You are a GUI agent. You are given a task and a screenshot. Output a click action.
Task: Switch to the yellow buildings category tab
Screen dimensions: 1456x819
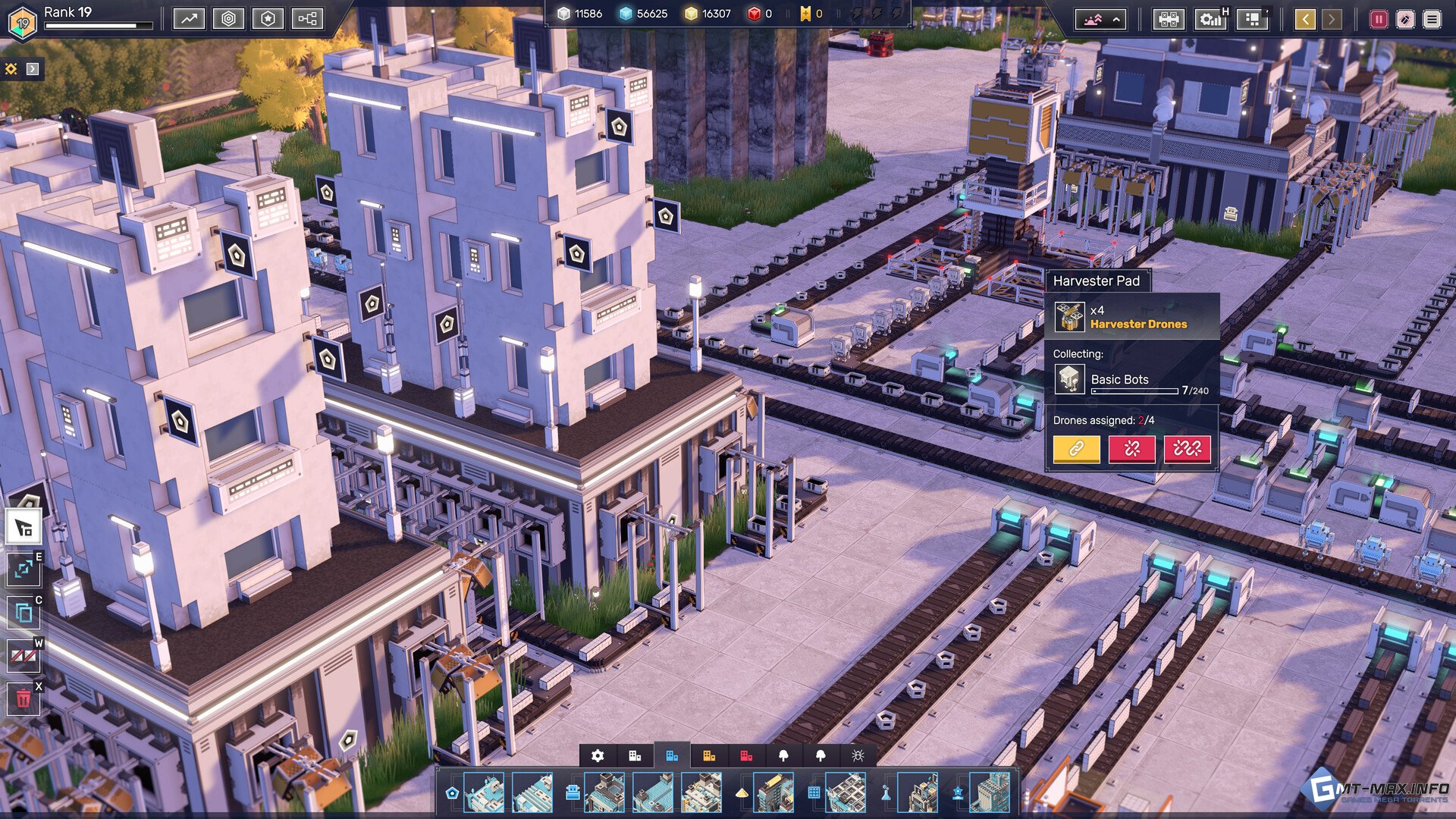[709, 755]
